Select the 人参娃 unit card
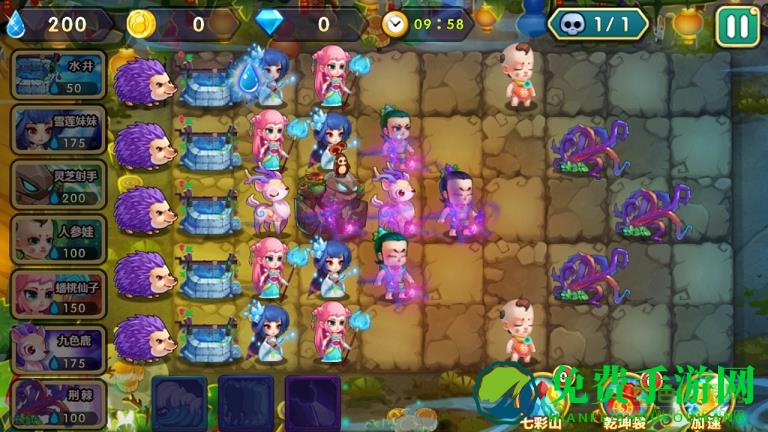The height and width of the screenshot is (432, 768). pyautogui.click(x=58, y=239)
